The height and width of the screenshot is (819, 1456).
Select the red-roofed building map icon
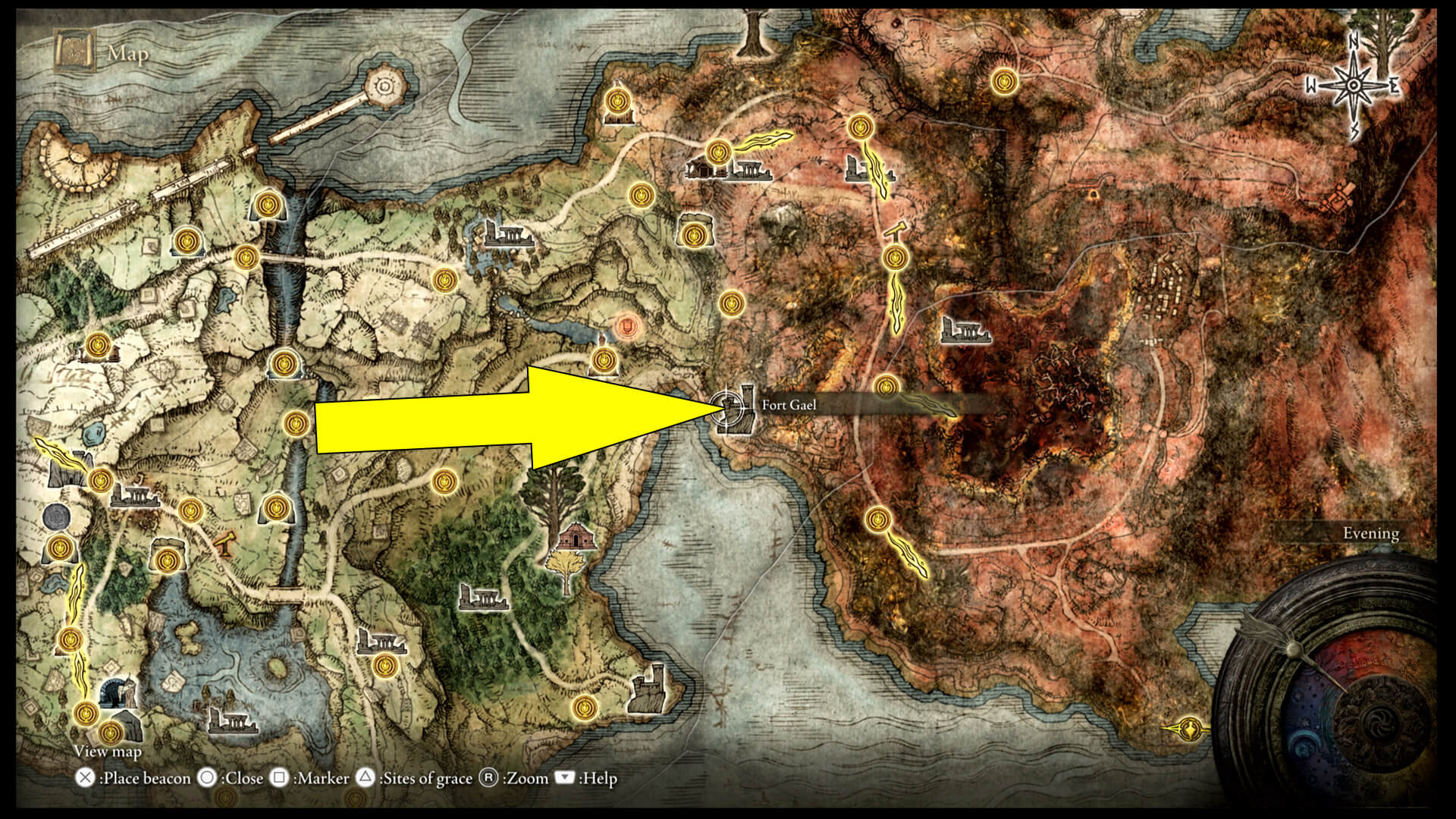tap(574, 537)
